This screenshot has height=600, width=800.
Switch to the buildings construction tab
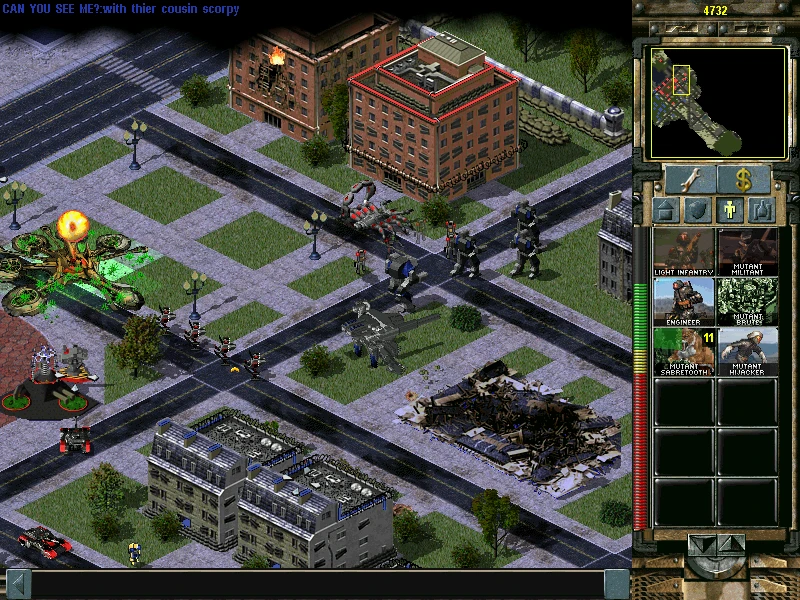click(x=667, y=211)
